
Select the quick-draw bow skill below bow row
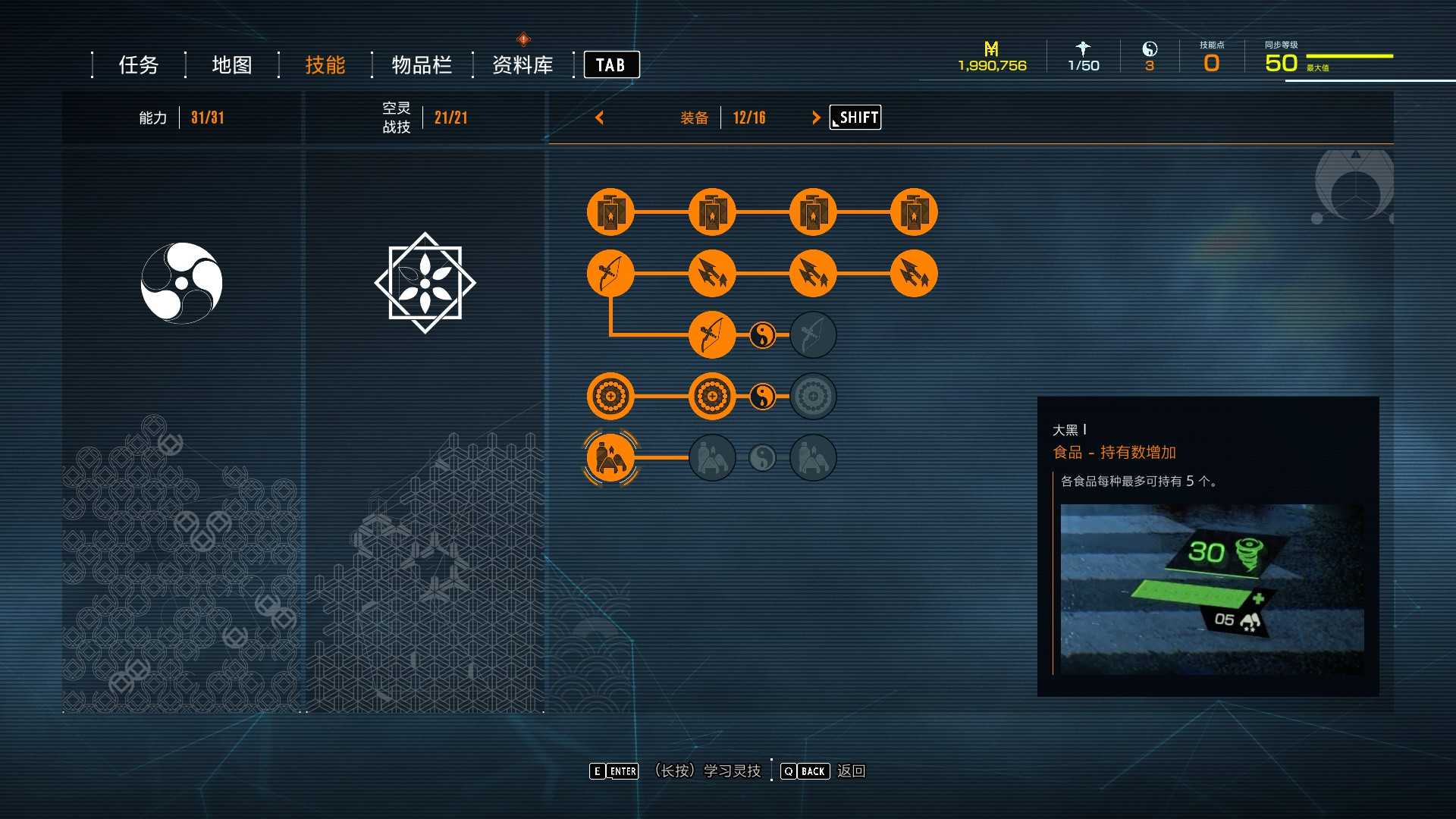point(713,334)
